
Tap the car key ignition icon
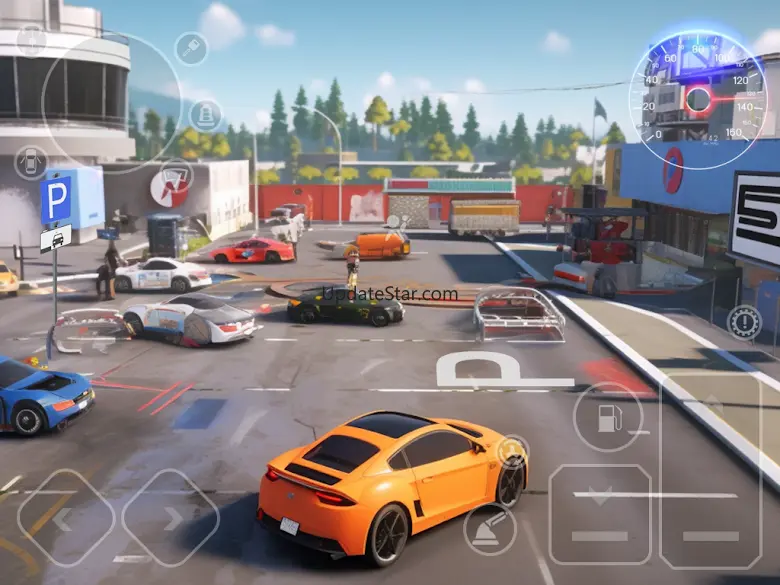tap(190, 48)
